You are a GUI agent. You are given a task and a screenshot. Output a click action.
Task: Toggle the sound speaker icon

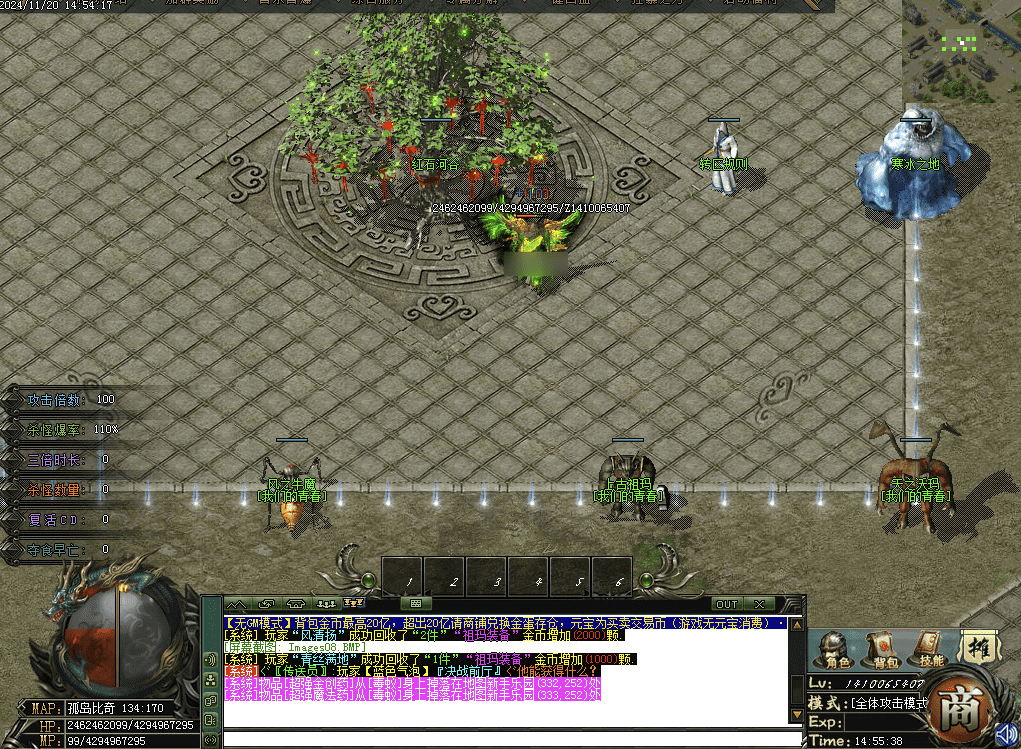[x=1007, y=733]
